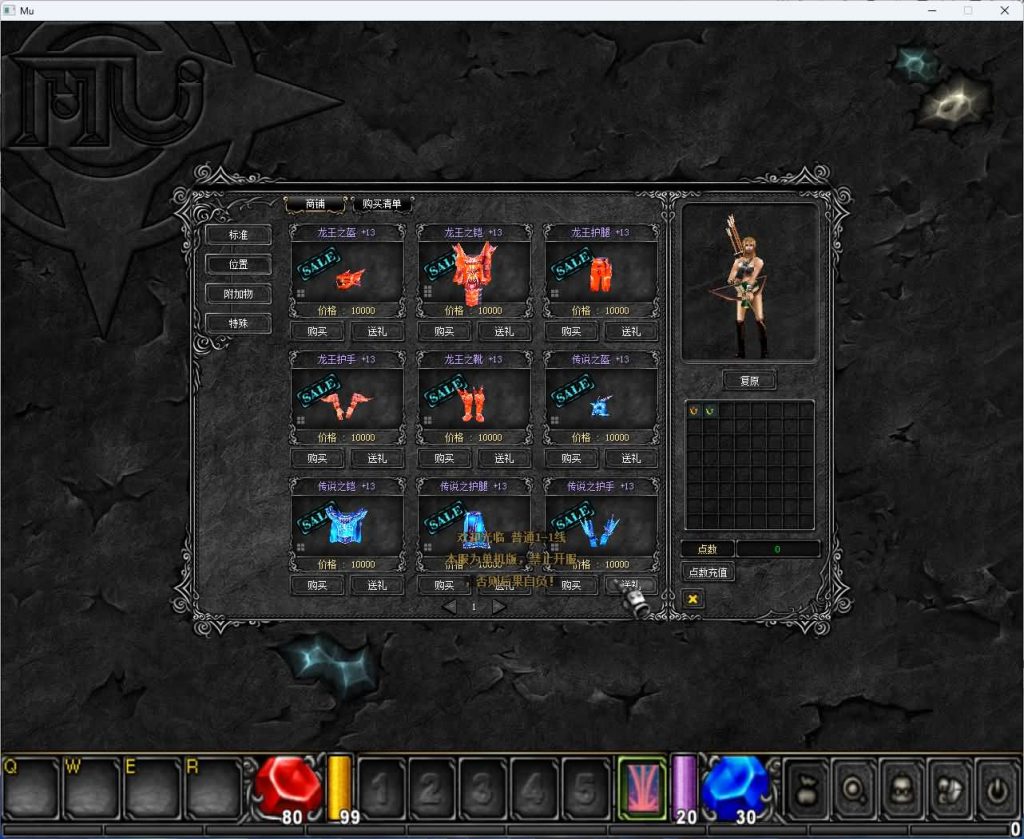Image resolution: width=1024 pixels, height=839 pixels.
Task: Purchase the 传说之盔 +13 helm
Action: [x=571, y=458]
